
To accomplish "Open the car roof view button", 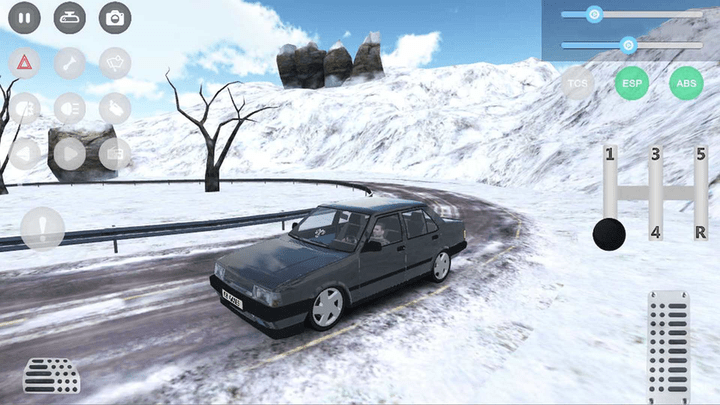I will pyautogui.click(x=69, y=17).
